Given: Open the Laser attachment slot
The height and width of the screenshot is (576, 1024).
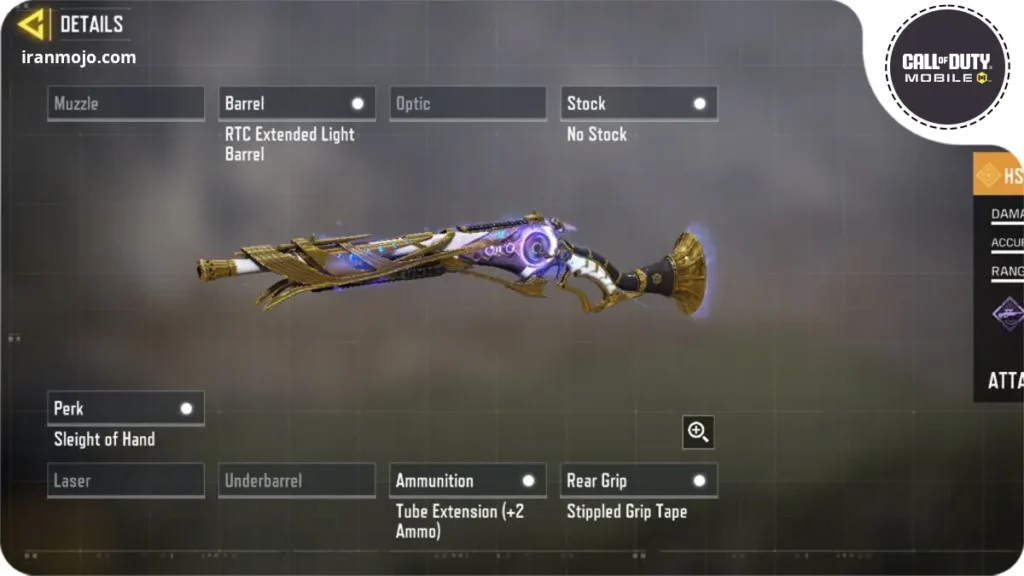Looking at the screenshot, I should pos(126,481).
